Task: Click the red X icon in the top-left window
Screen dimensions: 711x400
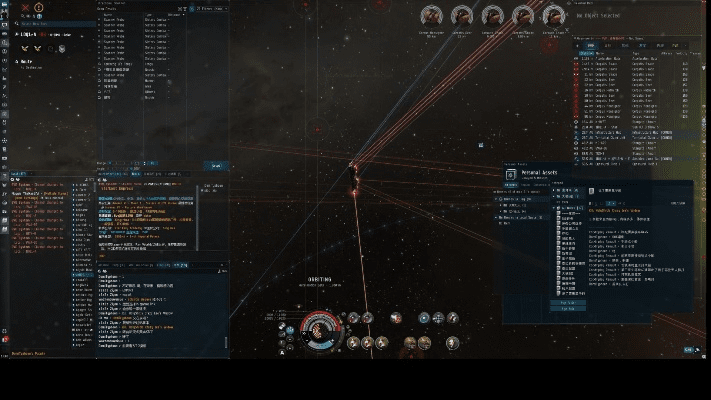Action: [x=25, y=8]
